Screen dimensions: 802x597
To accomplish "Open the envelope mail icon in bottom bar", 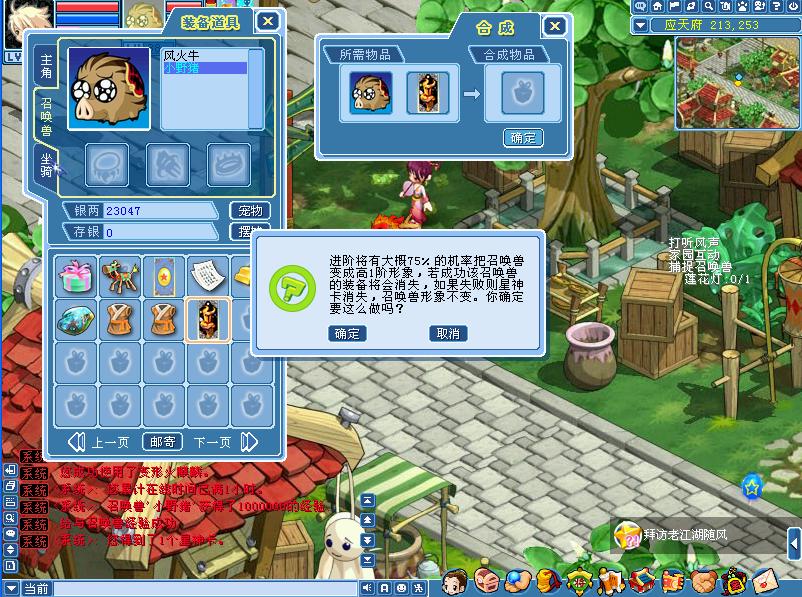I will 765,579.
